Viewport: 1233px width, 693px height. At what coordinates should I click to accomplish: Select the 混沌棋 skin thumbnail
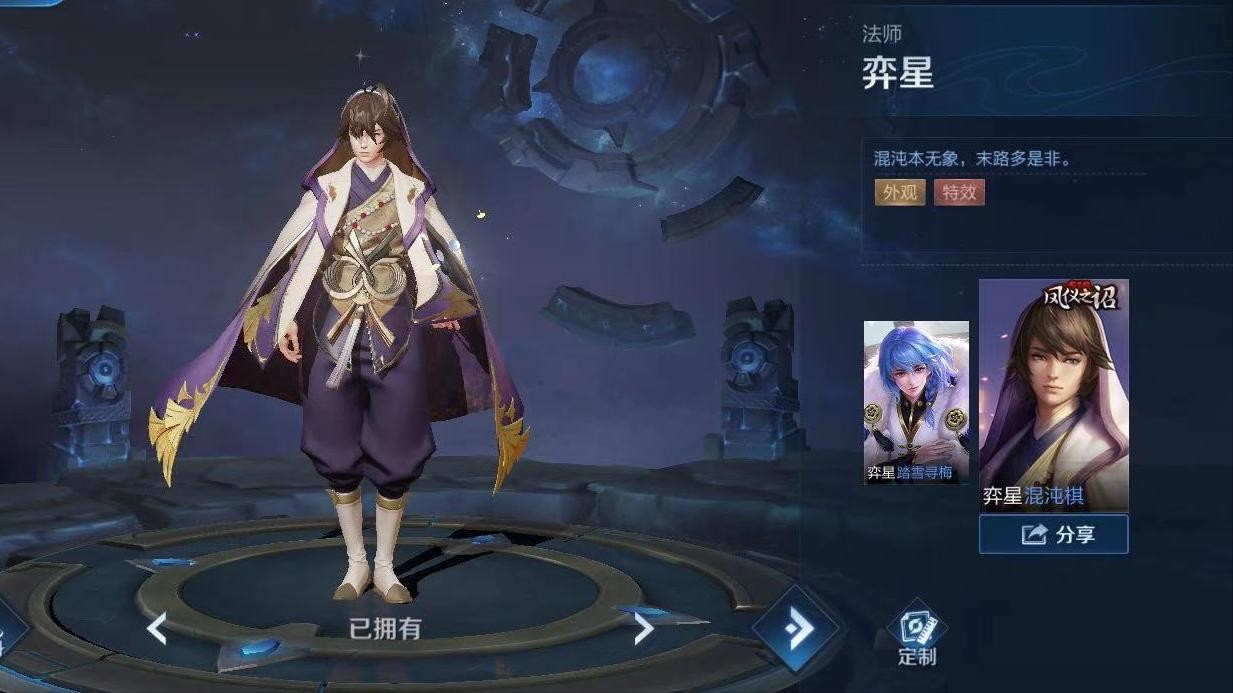point(1053,395)
